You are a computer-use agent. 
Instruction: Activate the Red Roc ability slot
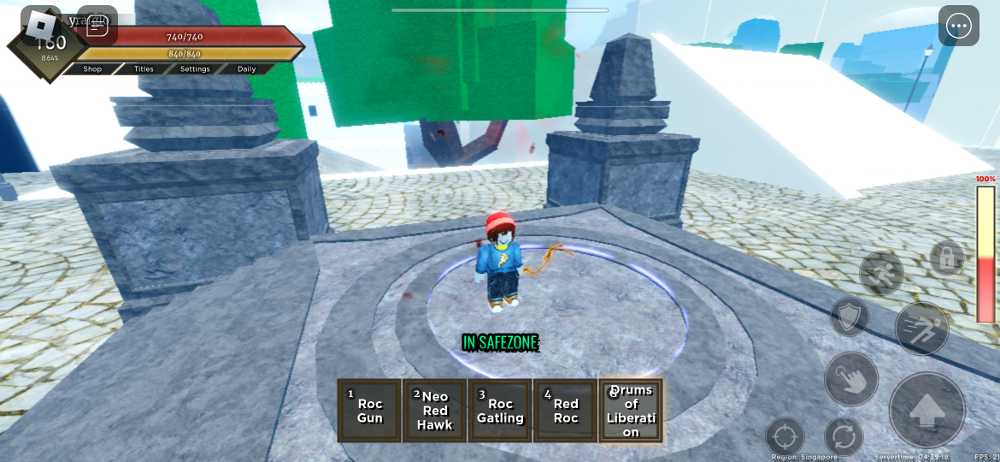(566, 410)
